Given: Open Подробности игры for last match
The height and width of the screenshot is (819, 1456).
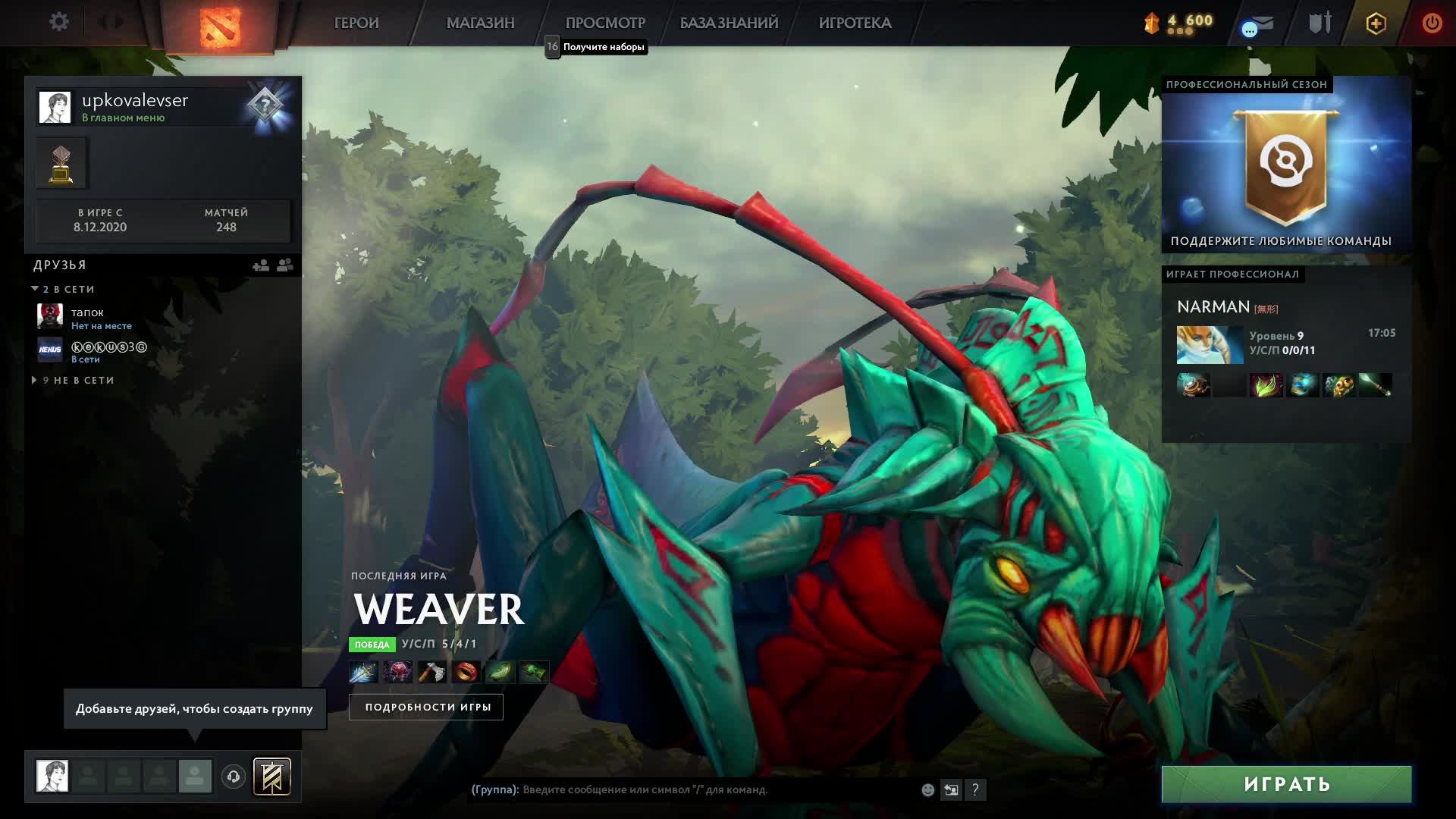Looking at the screenshot, I should (x=427, y=707).
